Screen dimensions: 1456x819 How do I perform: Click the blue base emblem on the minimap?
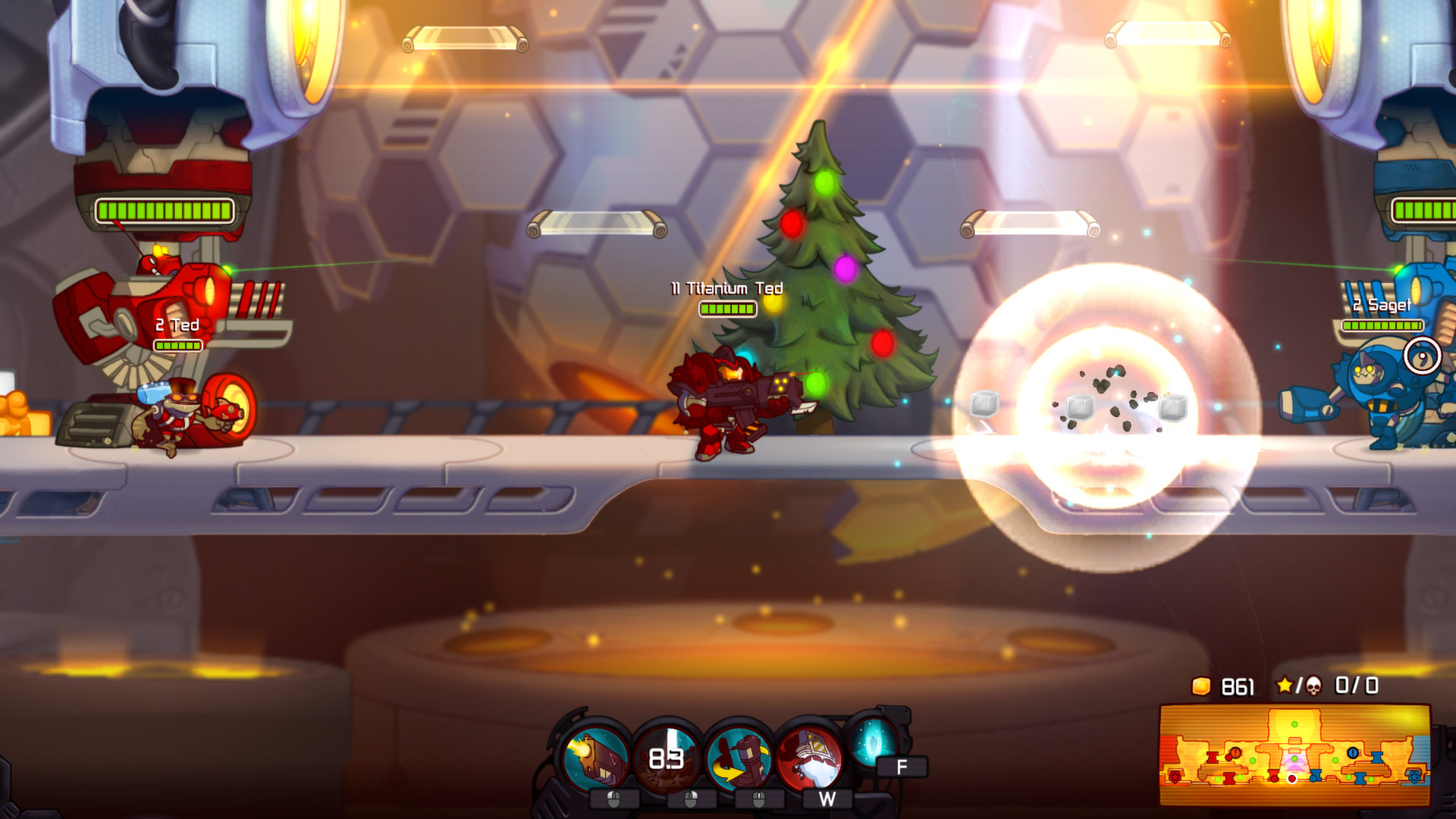pos(1414,778)
